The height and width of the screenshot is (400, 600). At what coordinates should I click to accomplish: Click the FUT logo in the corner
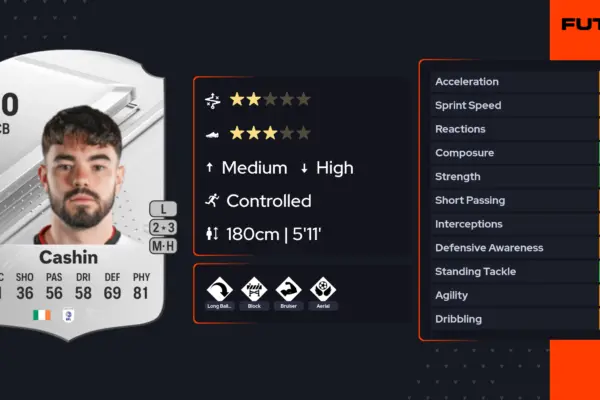tap(580, 24)
